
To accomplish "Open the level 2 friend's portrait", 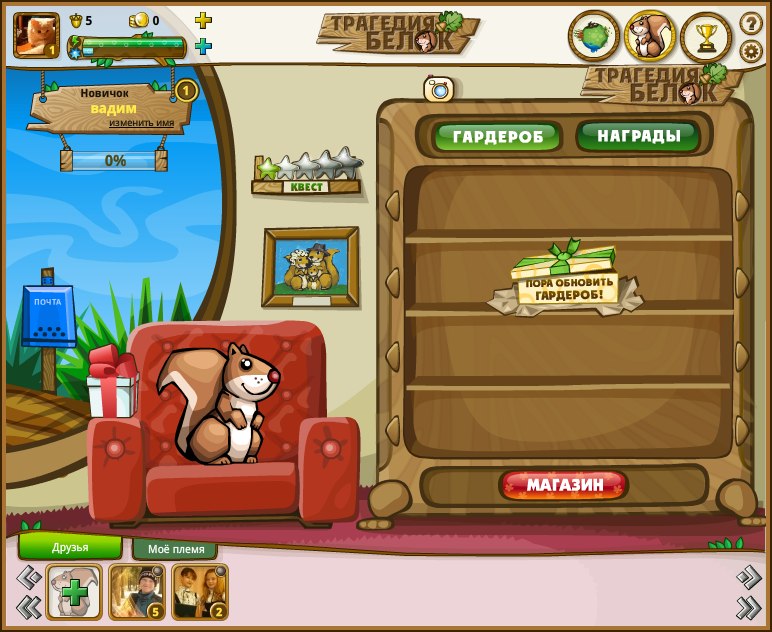I will pos(199,591).
